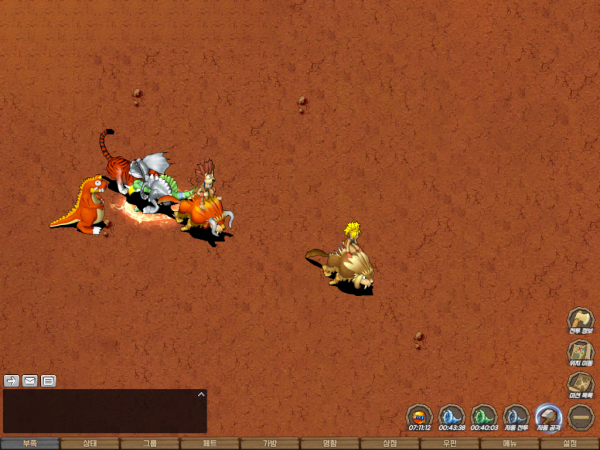Collapse the icon bar with the minus button
This screenshot has height=450, width=600.
coord(581,416)
